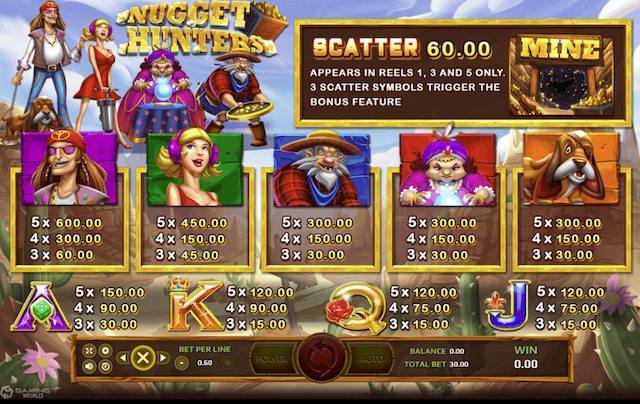Viewport: 640px width, 404px height.
Task: Go to the previous paytable page
Action: coord(123,357)
